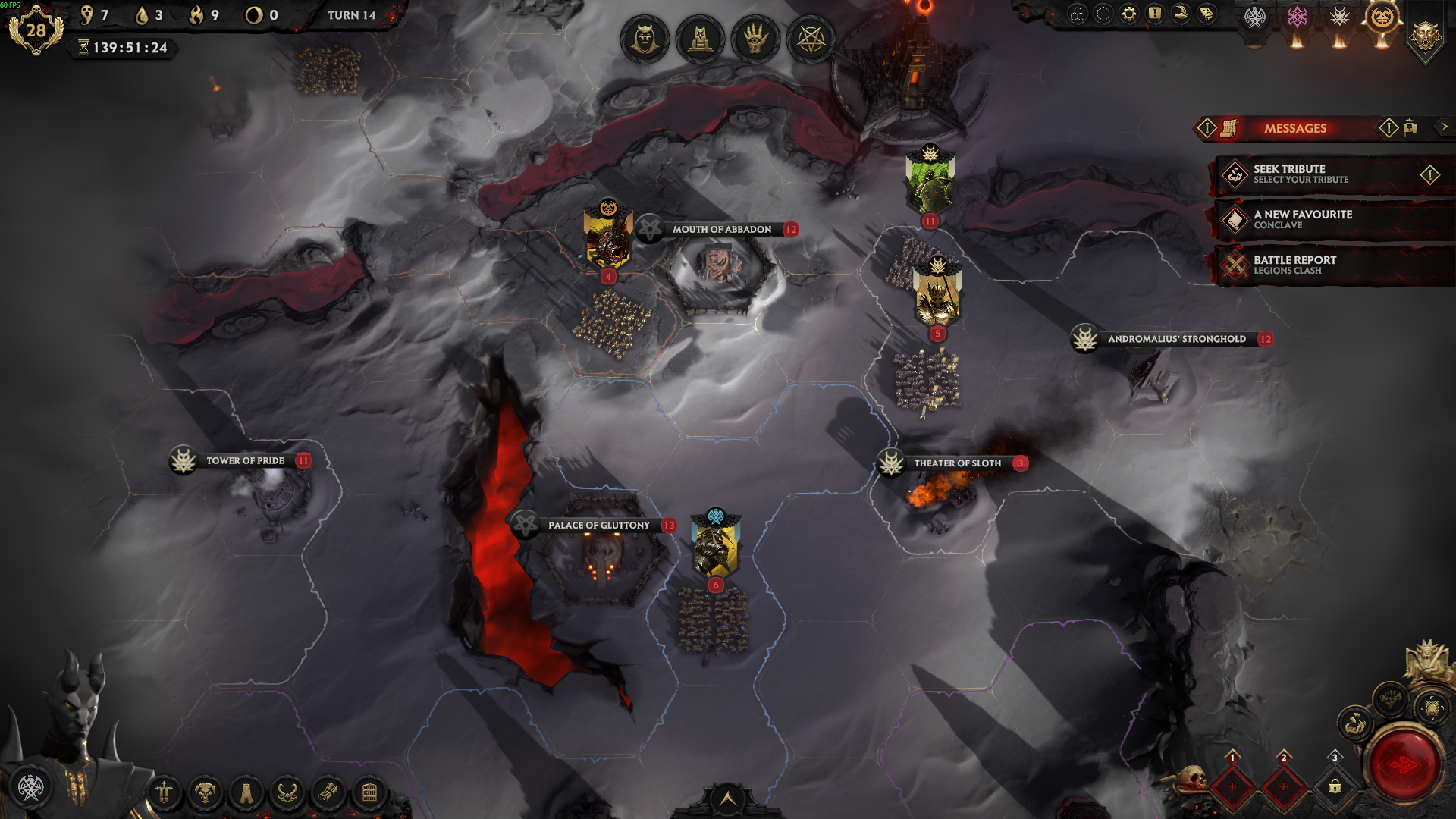Open the horned demon skull menu
The height and width of the screenshot is (819, 1456).
205,793
